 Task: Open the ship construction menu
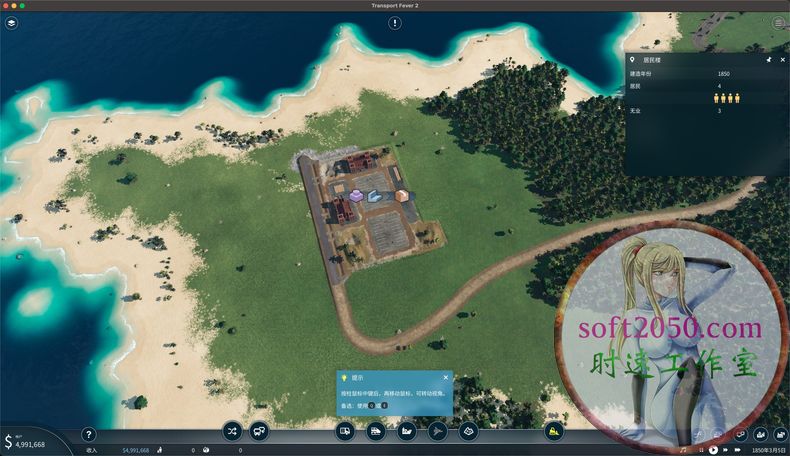407,432
